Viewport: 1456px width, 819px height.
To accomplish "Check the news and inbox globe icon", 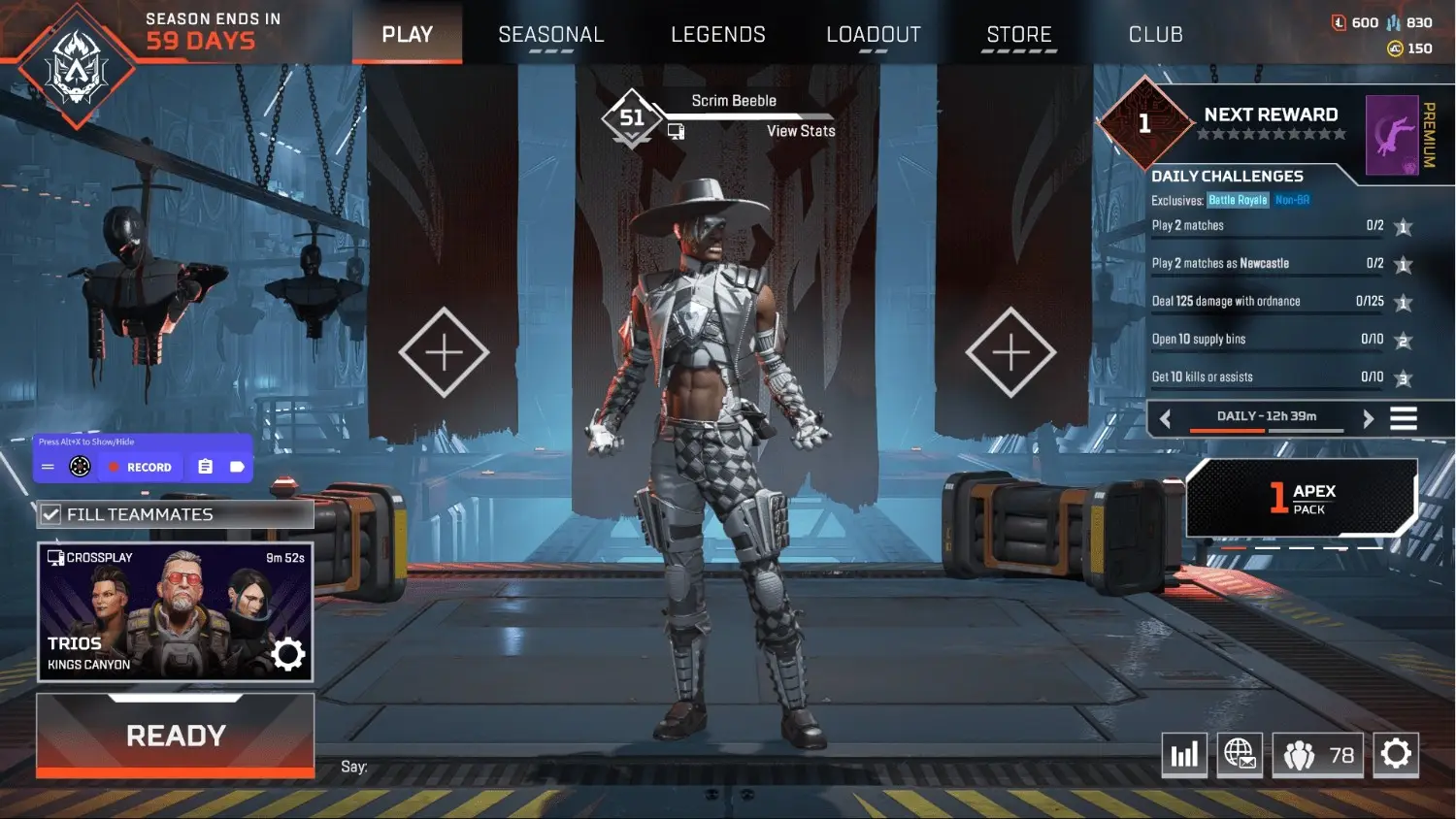I will click(1240, 754).
